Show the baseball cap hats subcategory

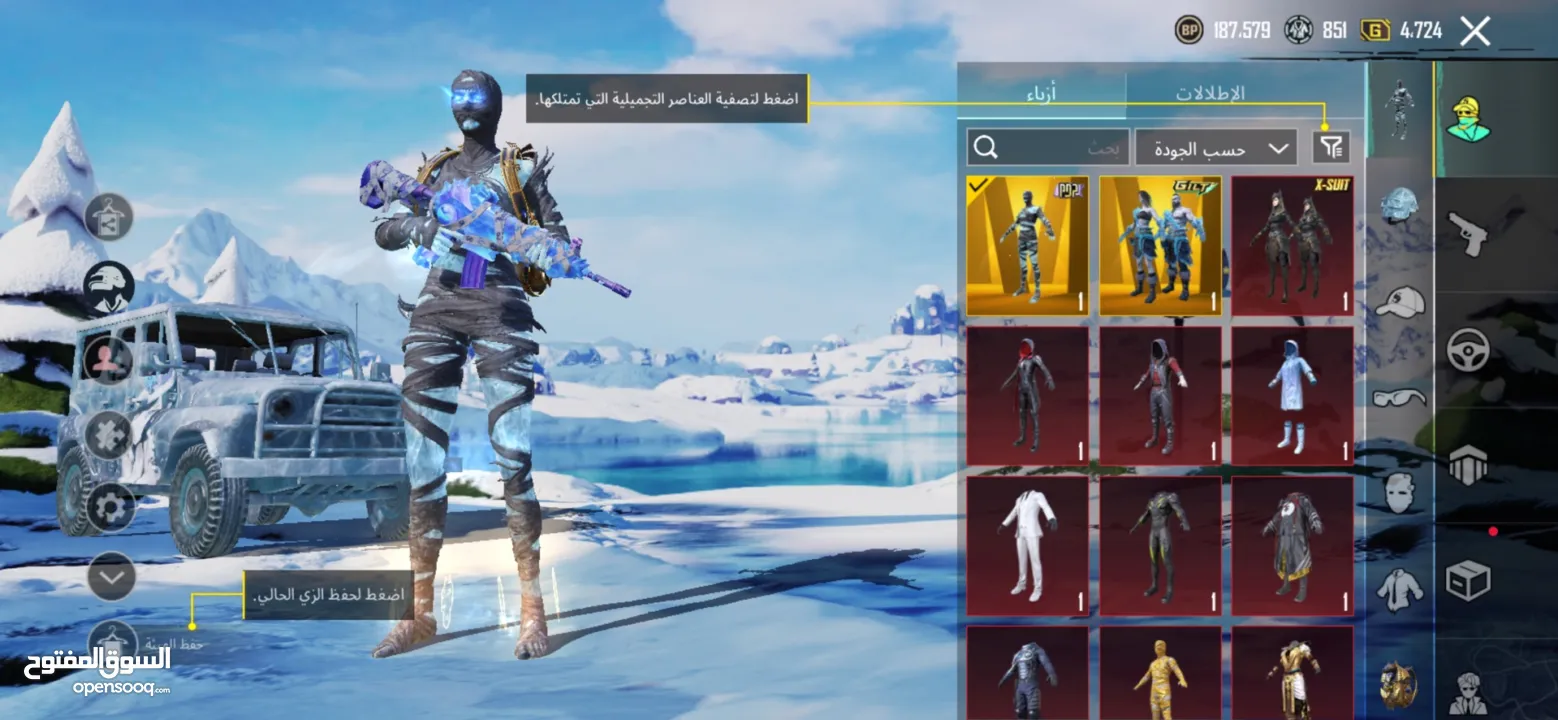point(1399,301)
